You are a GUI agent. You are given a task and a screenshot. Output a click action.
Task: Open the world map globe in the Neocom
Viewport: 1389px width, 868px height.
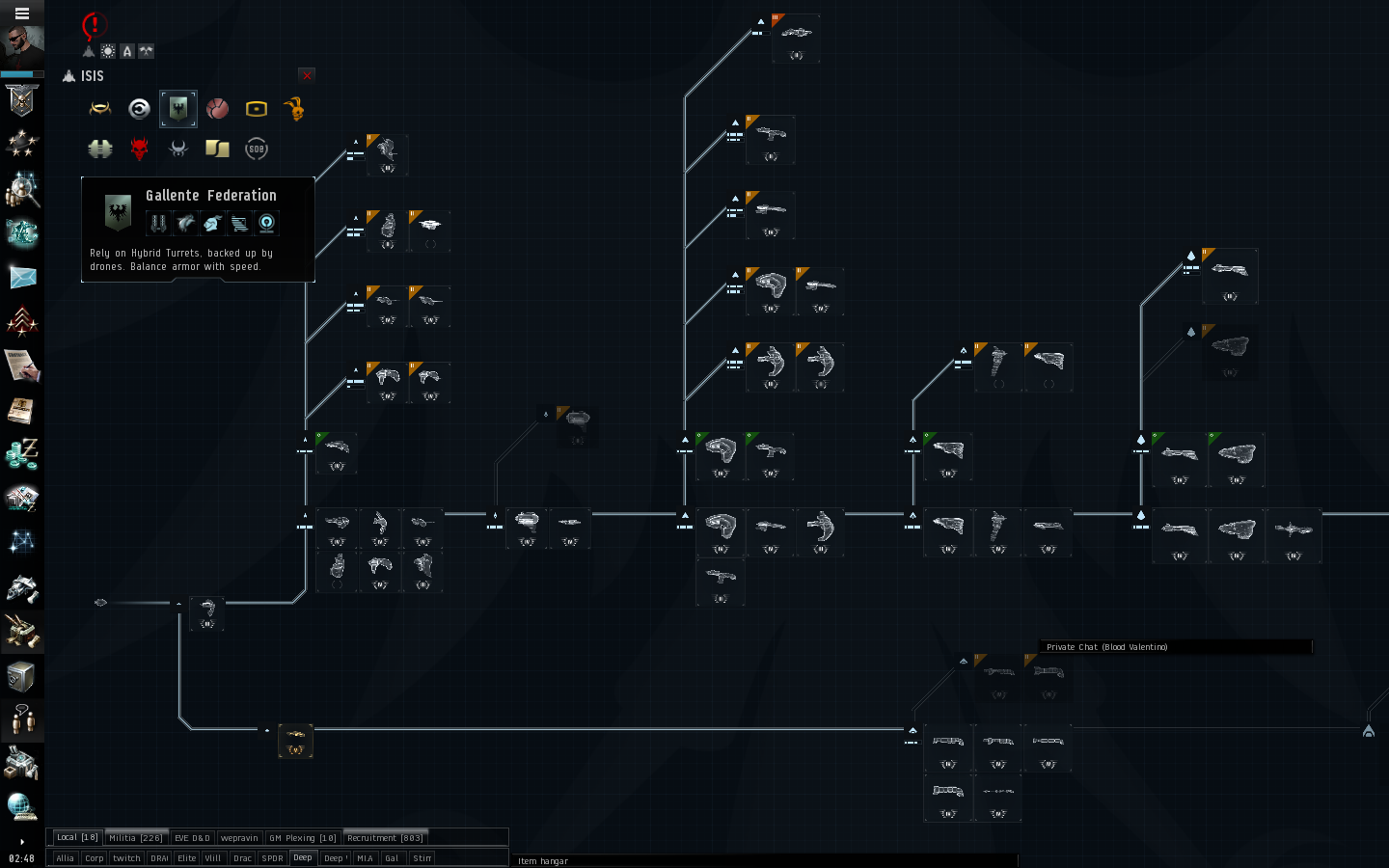pyautogui.click(x=21, y=807)
